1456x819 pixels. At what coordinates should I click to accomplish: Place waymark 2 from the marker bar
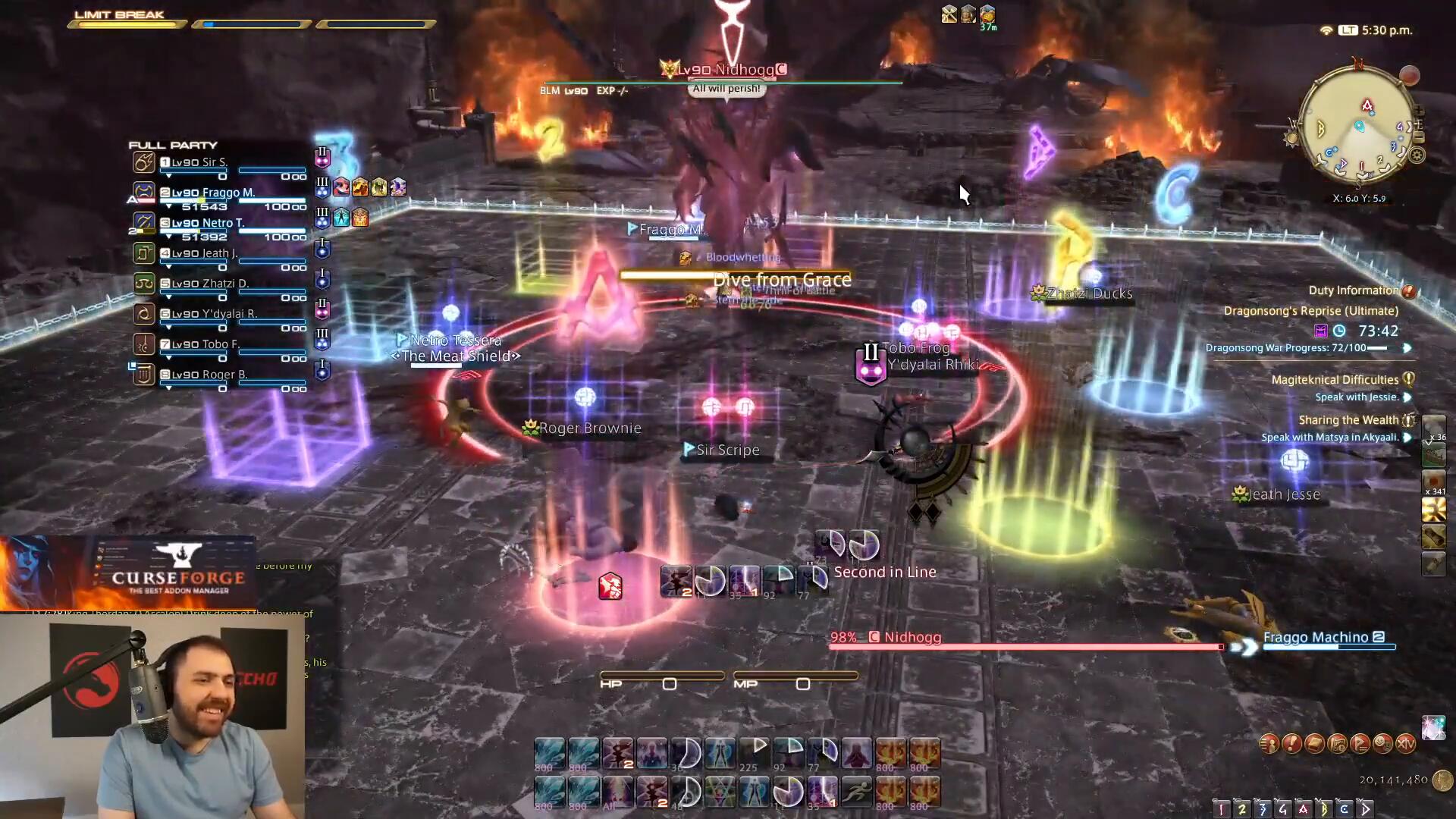(x=1241, y=808)
